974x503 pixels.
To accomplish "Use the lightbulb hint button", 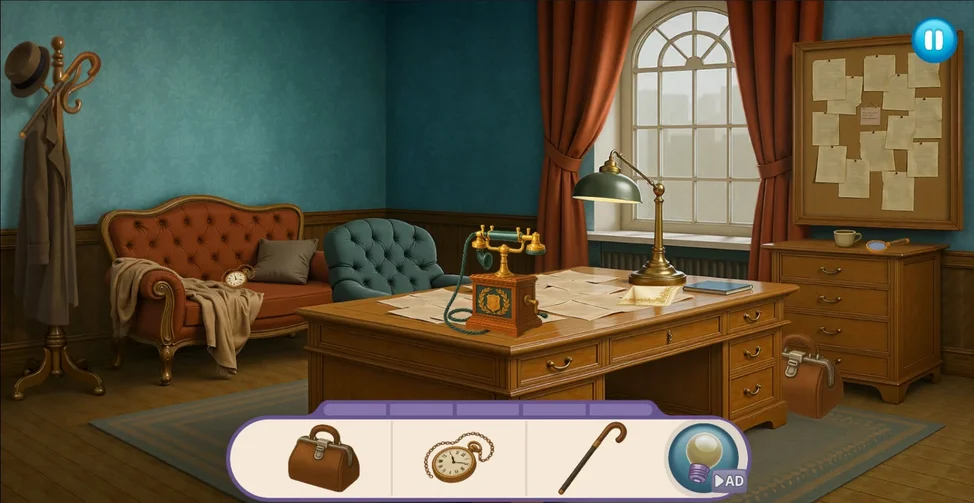I will point(706,457).
